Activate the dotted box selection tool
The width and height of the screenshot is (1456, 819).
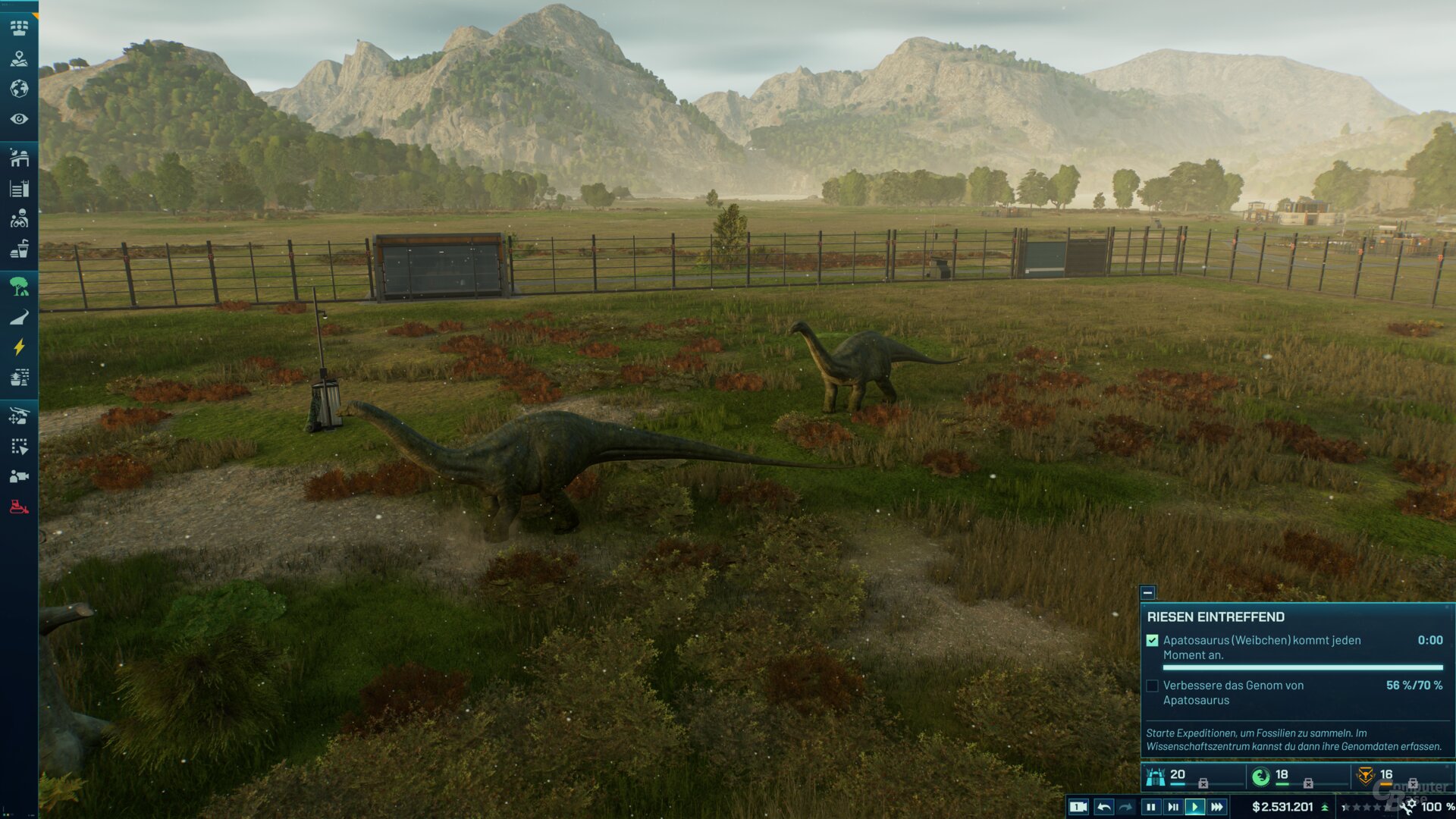click(x=19, y=447)
